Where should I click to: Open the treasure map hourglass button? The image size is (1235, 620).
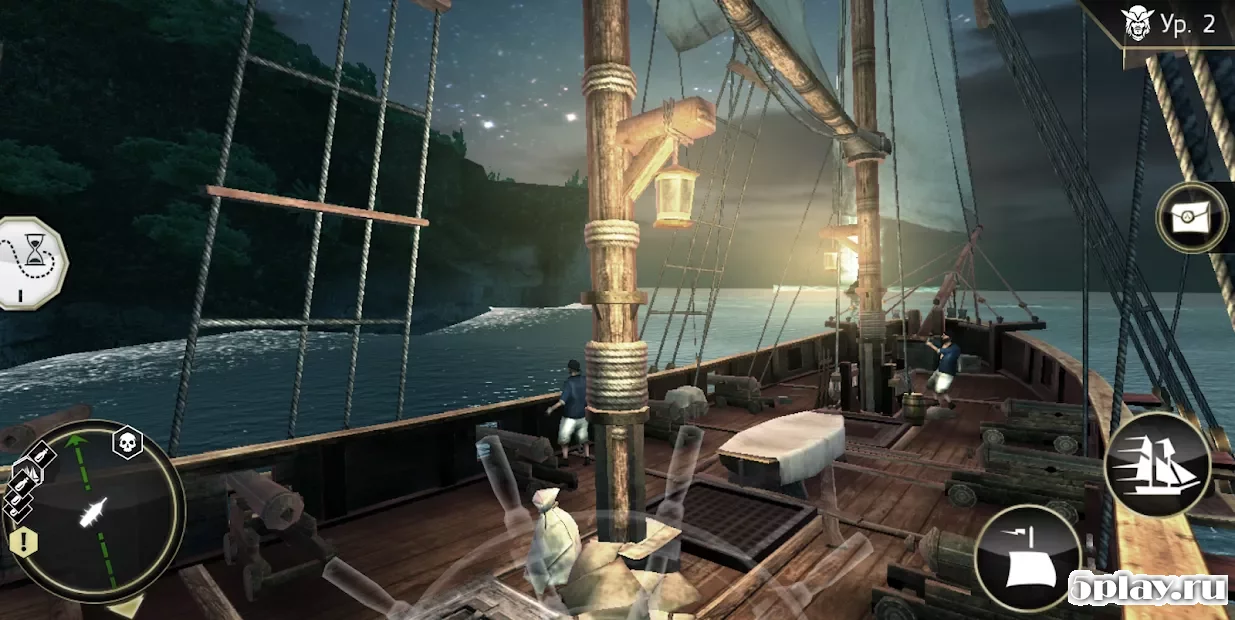click(x=35, y=262)
